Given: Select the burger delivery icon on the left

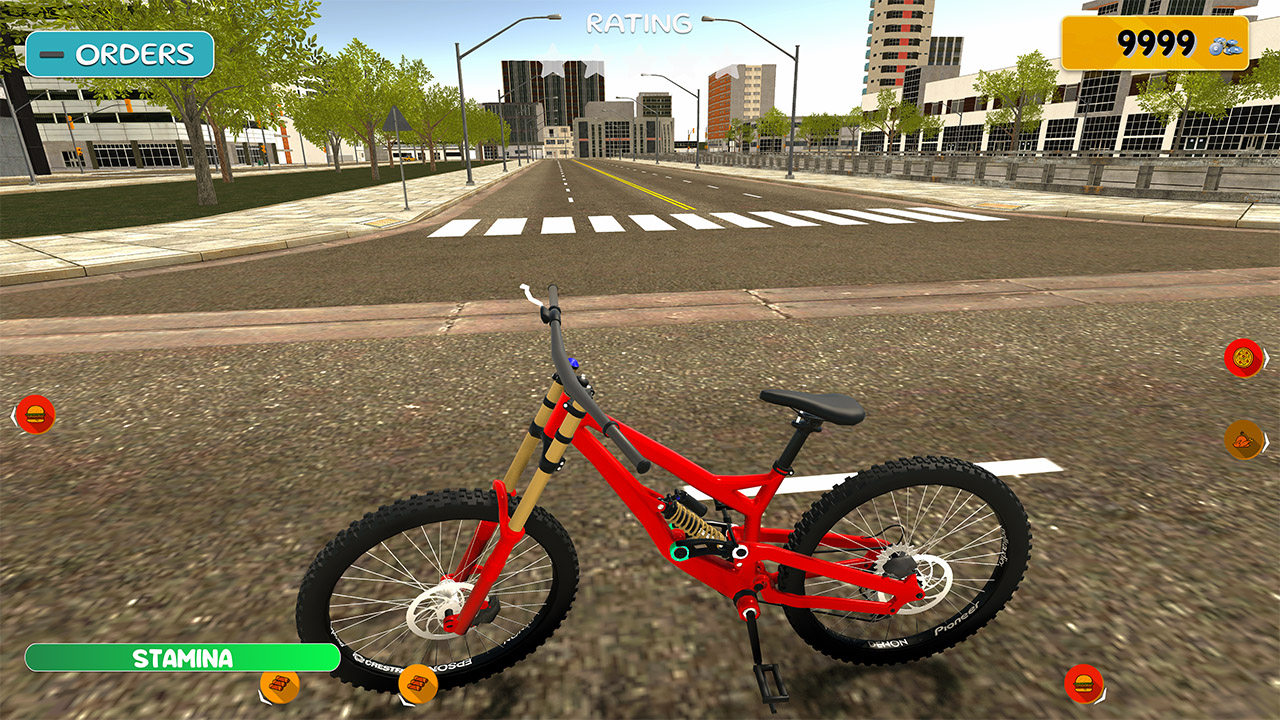Looking at the screenshot, I should (37, 414).
